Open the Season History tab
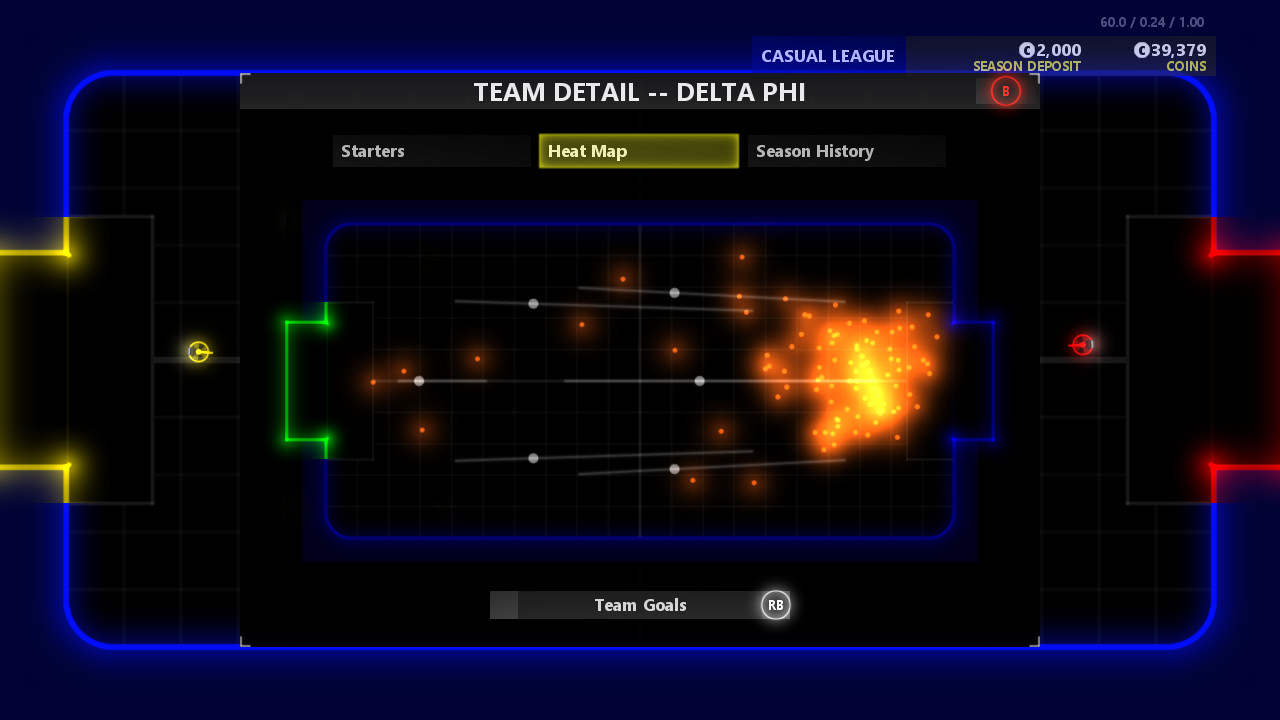The image size is (1280, 720). point(846,151)
